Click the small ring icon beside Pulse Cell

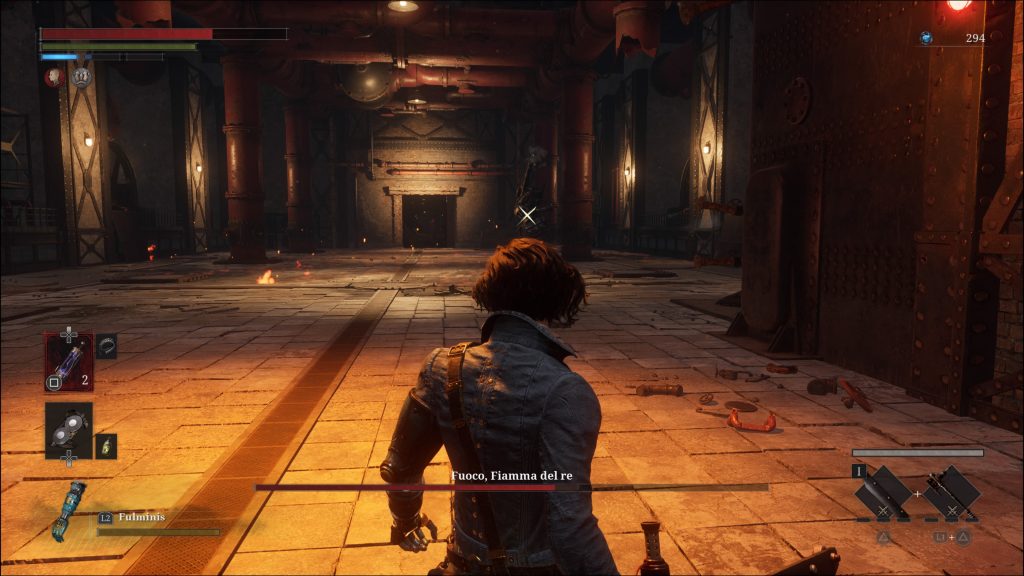[106, 346]
